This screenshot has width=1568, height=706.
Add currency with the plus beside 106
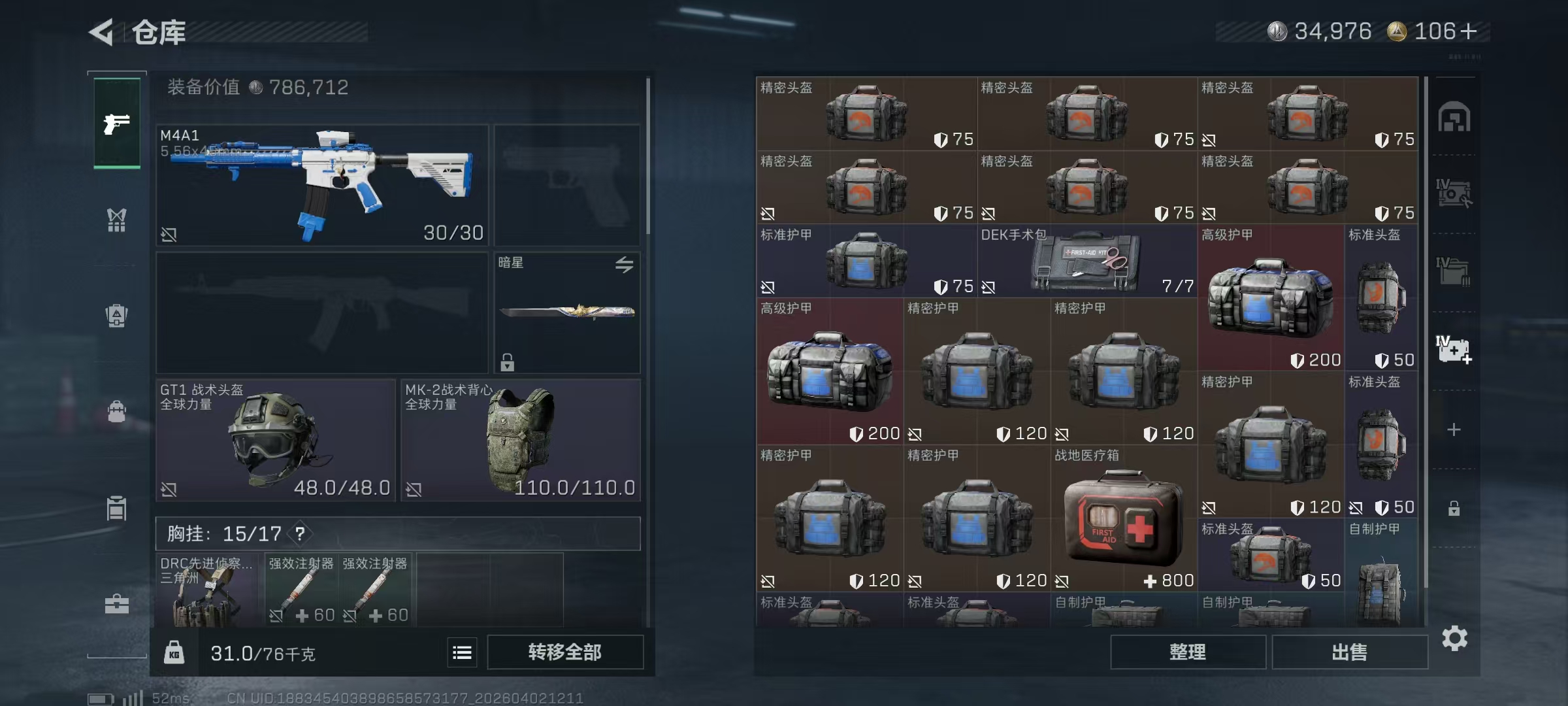[x=1469, y=31]
